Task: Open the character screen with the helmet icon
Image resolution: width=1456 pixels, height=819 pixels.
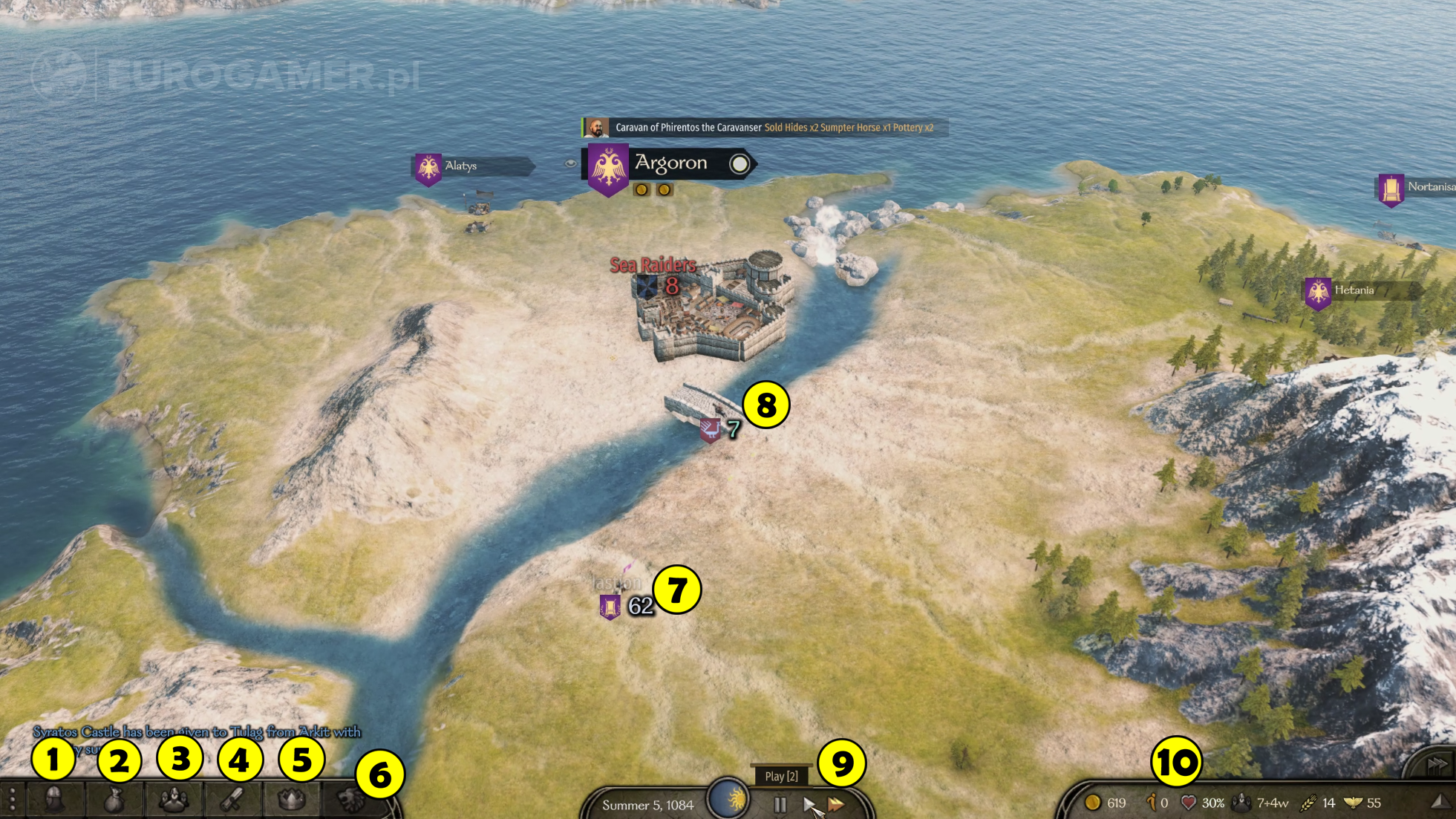Action: [x=53, y=800]
